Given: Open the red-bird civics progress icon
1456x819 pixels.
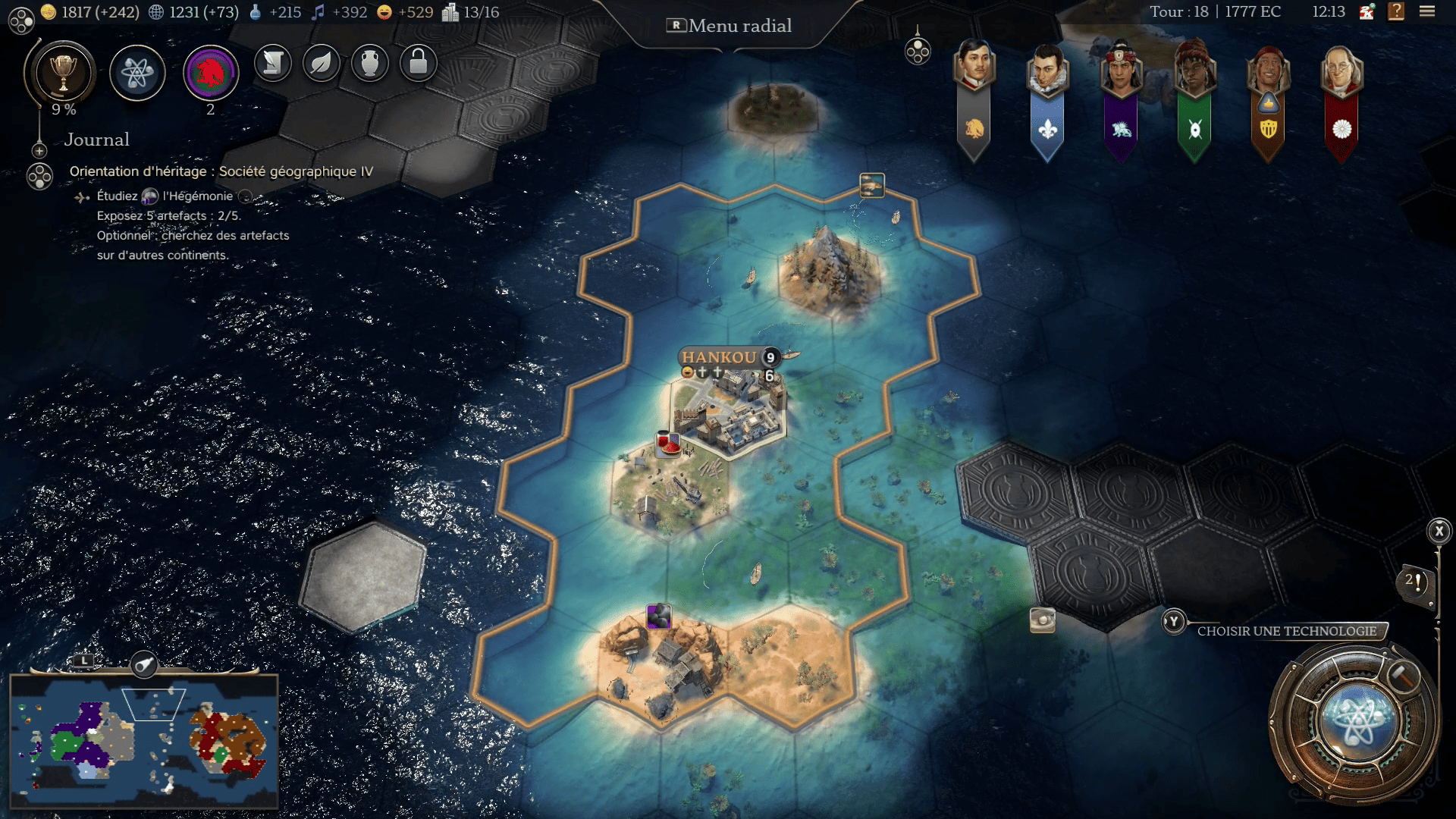Looking at the screenshot, I should [x=211, y=74].
